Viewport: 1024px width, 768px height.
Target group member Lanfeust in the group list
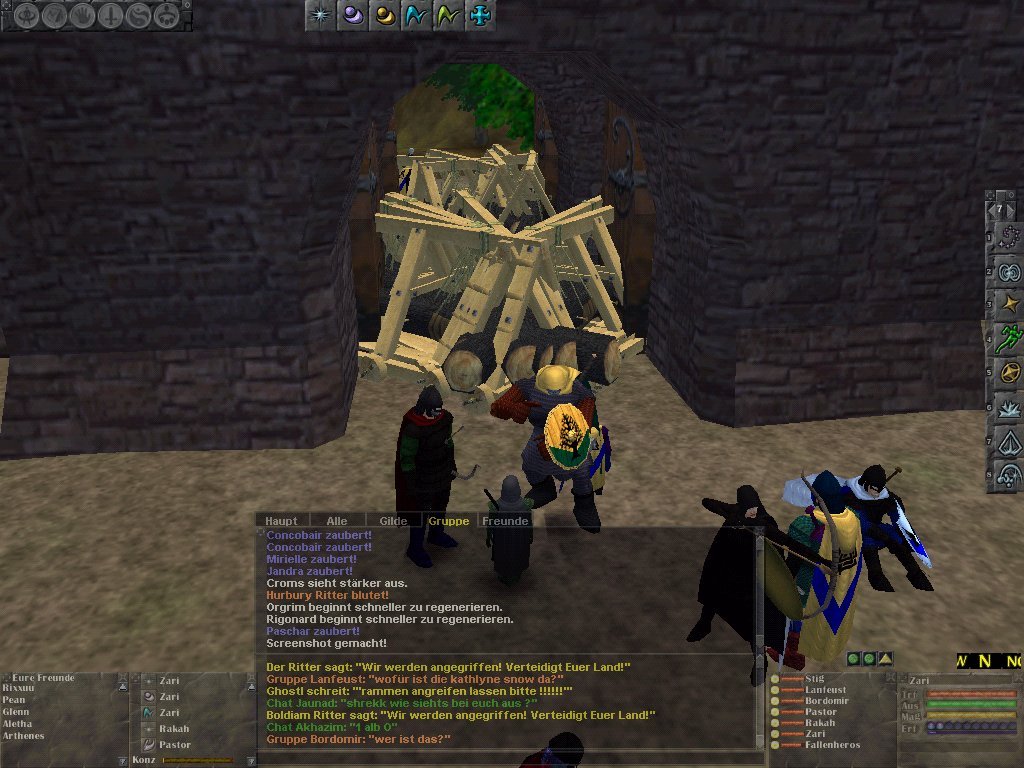pyautogui.click(x=825, y=690)
